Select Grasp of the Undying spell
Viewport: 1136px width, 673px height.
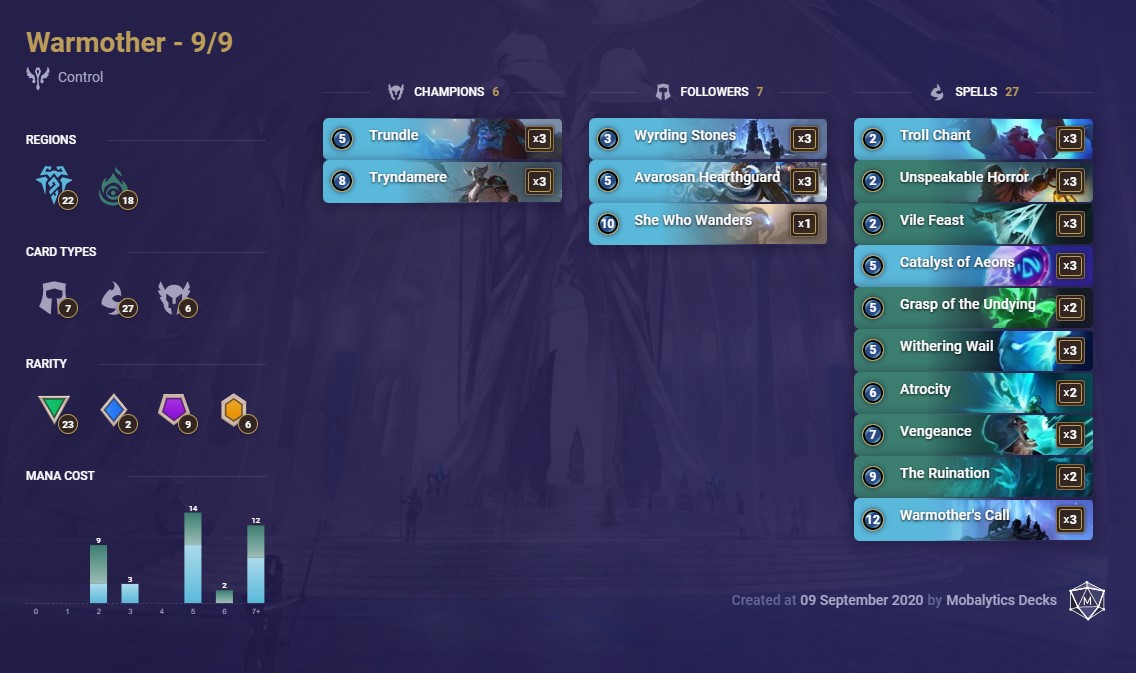(x=972, y=307)
